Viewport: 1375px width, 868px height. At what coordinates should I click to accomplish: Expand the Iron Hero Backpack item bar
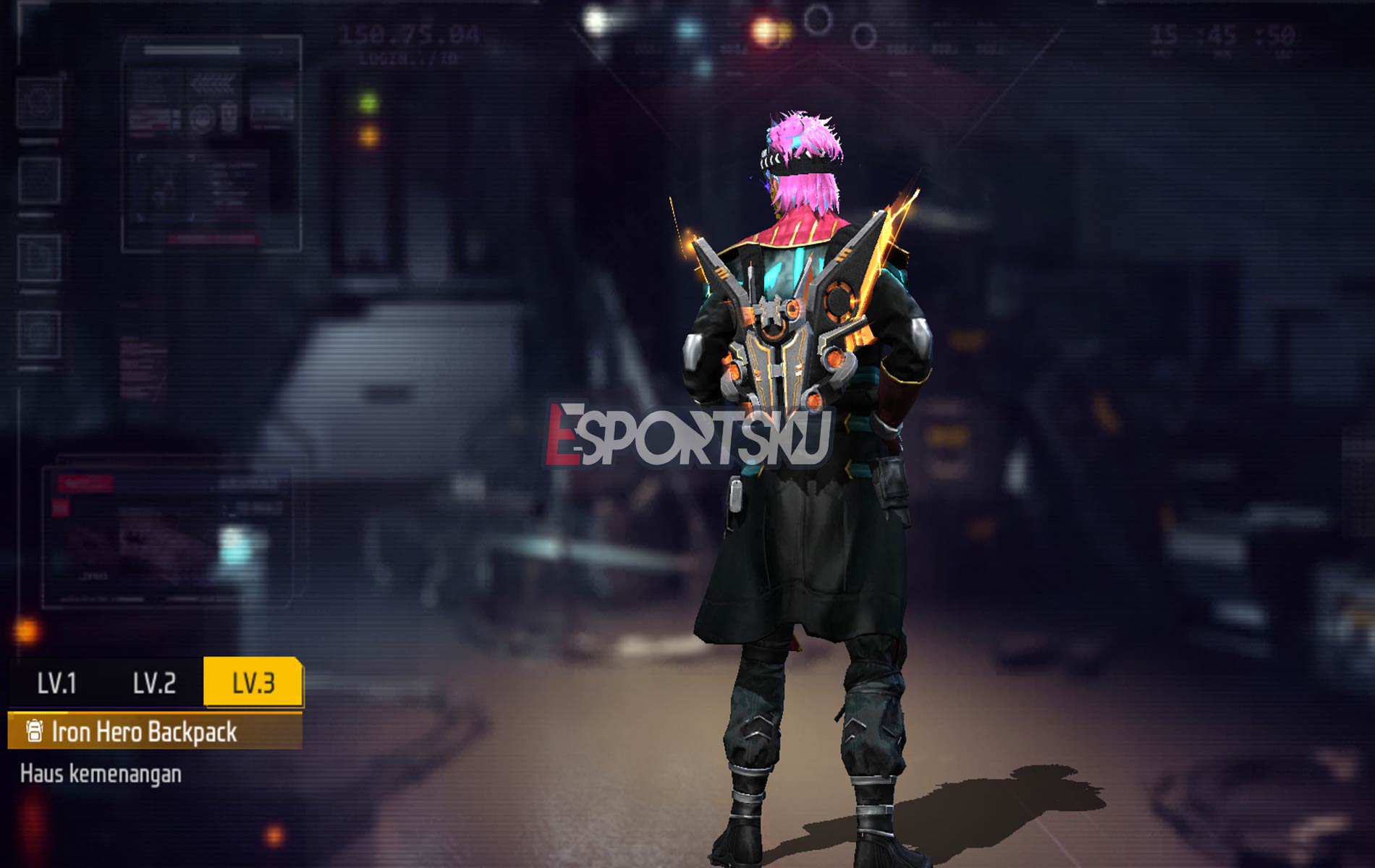(x=145, y=732)
